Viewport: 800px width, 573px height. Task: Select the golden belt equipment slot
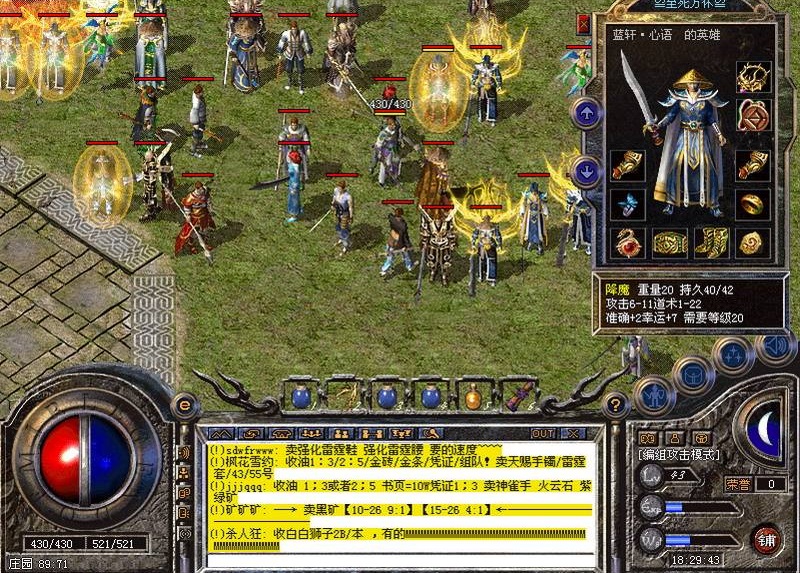pos(670,241)
